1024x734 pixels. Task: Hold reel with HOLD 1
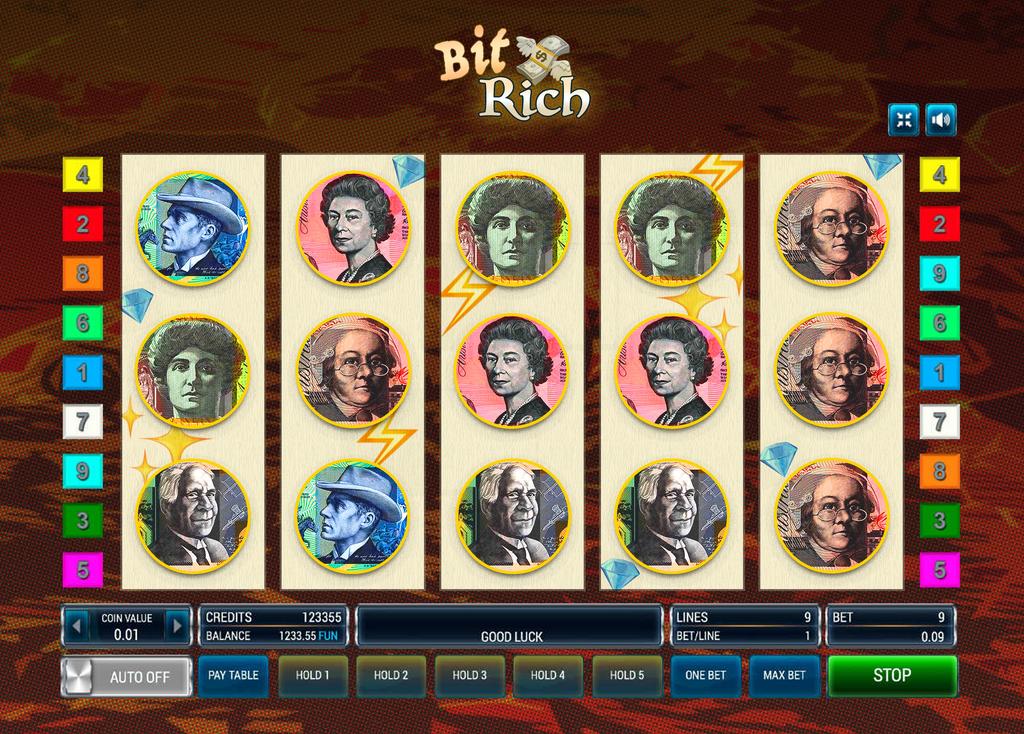click(x=312, y=675)
